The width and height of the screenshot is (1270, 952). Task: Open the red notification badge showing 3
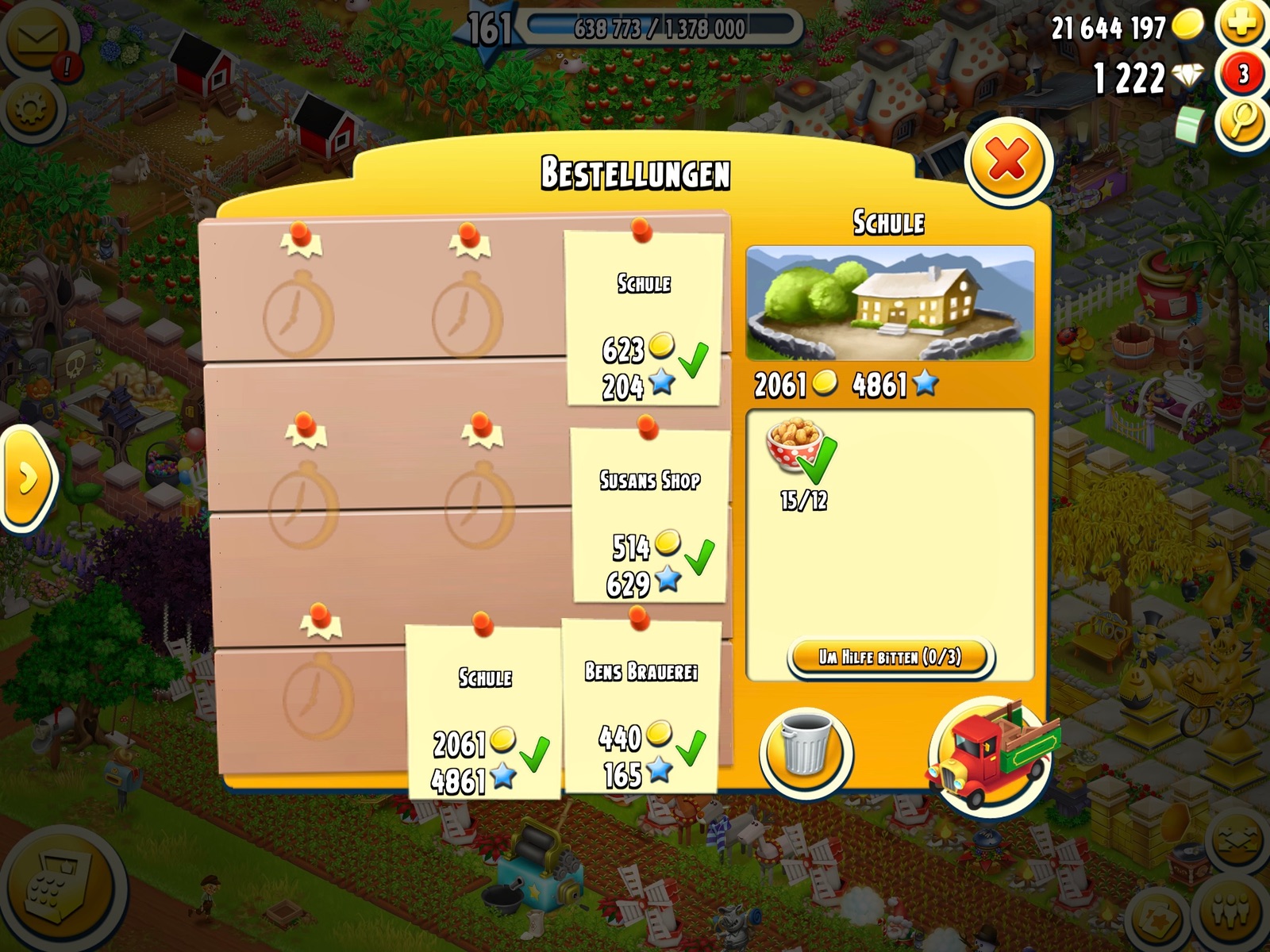(1243, 75)
